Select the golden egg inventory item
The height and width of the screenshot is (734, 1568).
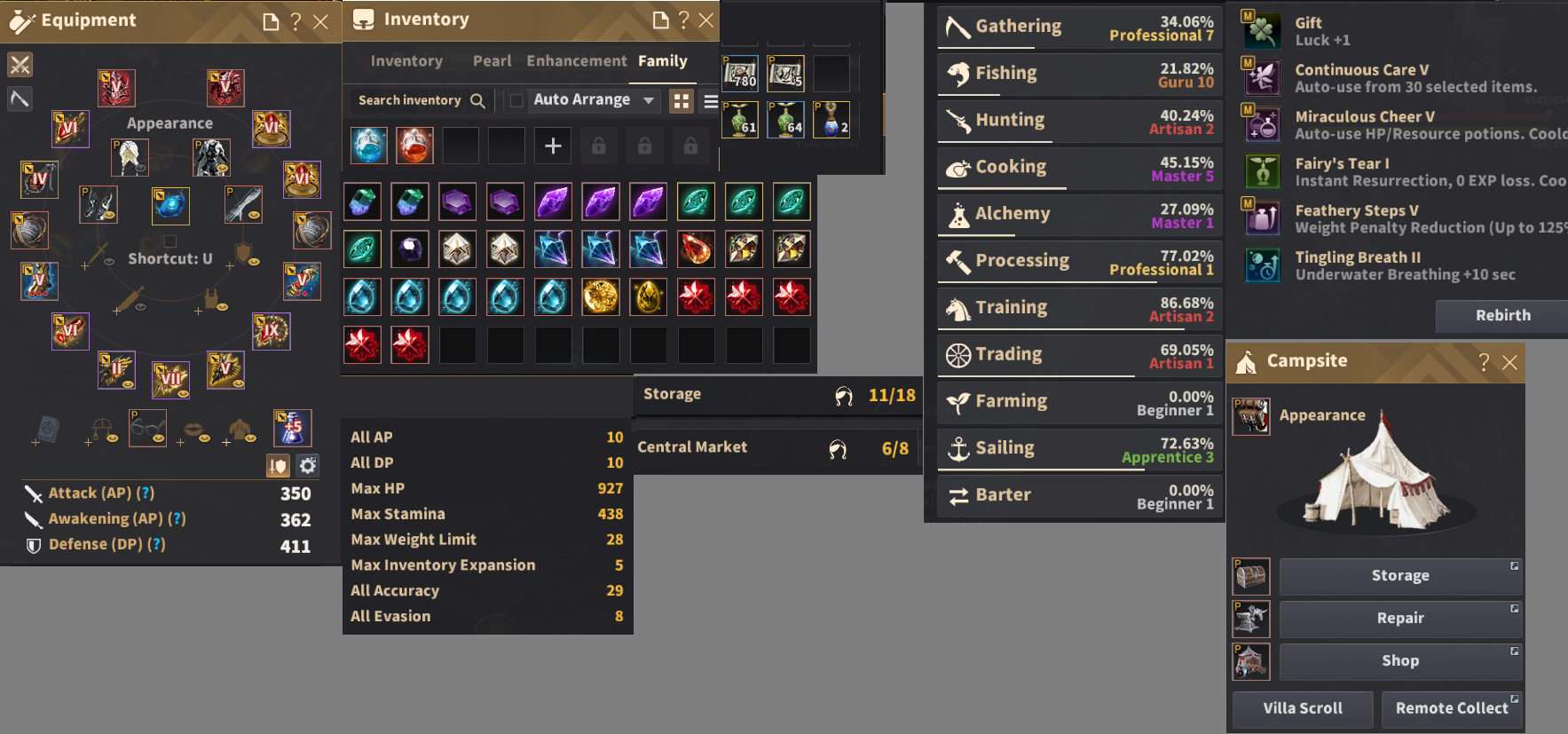coord(648,297)
